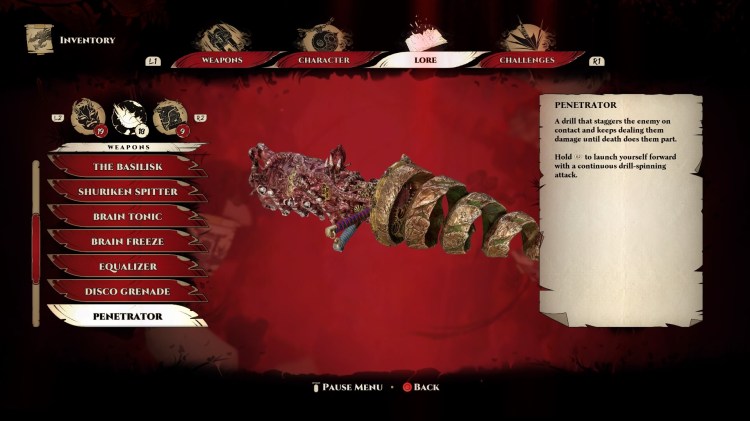This screenshot has width=750, height=421.
Task: Go Back from the inventory
Action: 420,387
